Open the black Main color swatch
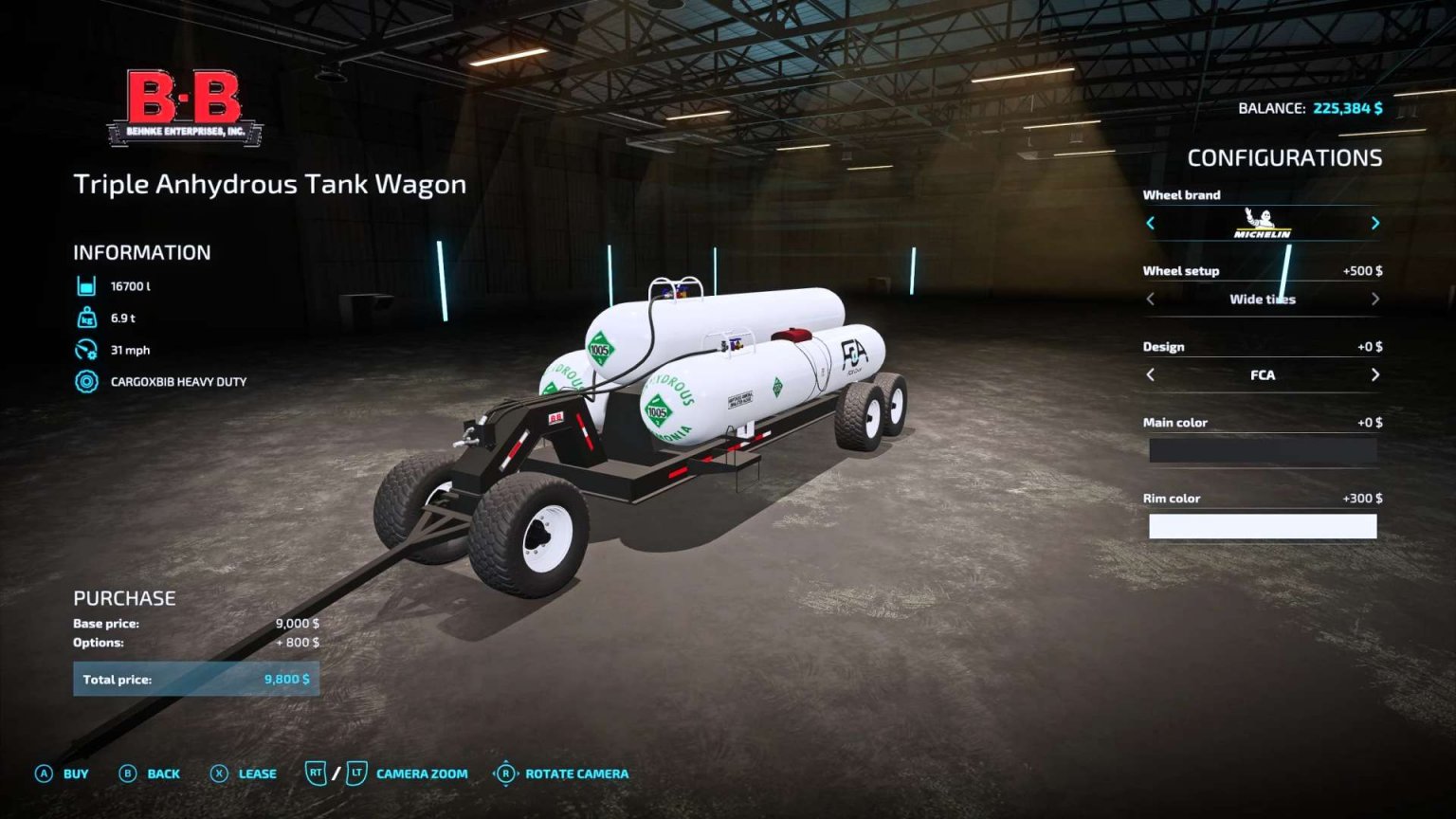Image resolution: width=1456 pixels, height=819 pixels. tap(1263, 449)
